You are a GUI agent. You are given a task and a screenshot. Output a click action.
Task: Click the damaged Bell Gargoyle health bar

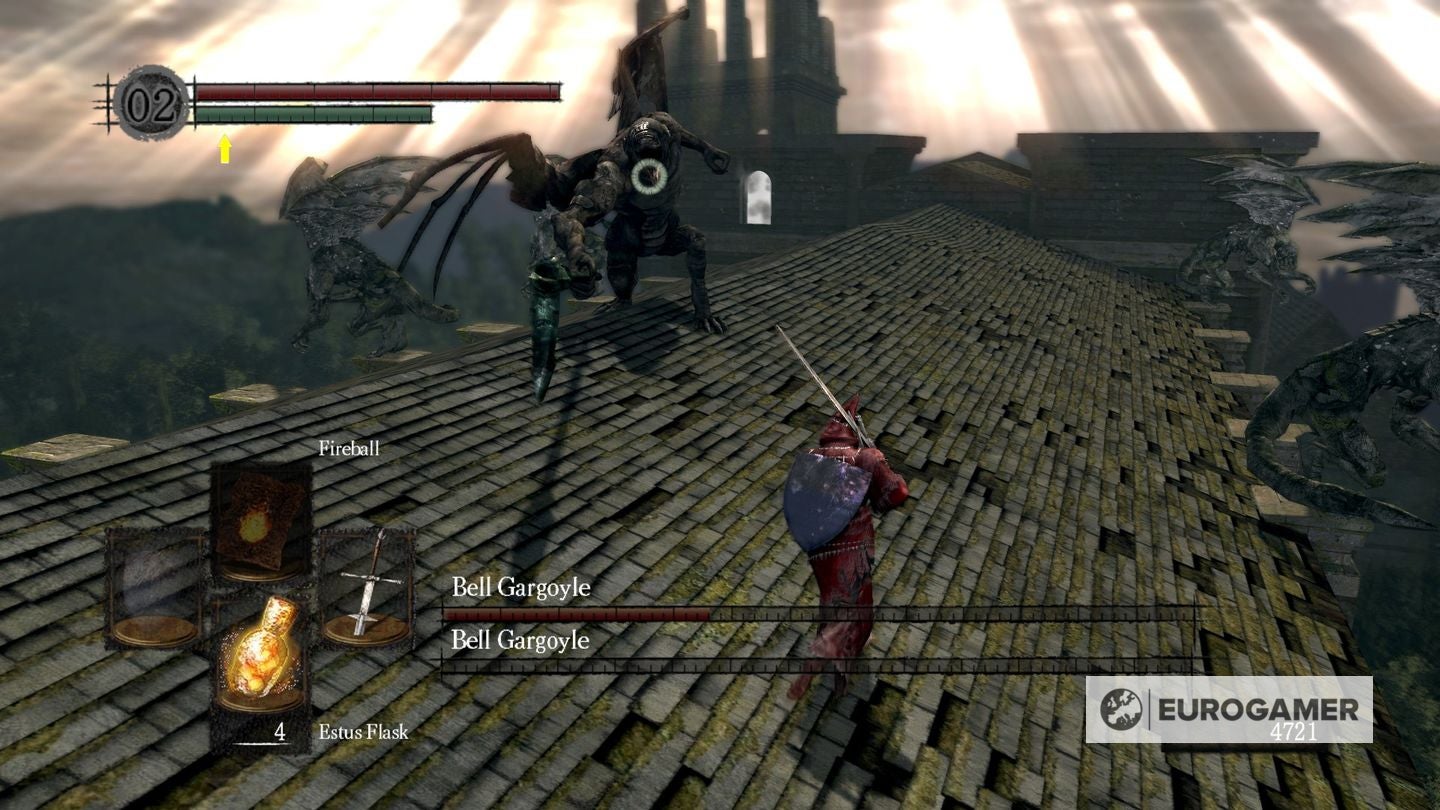click(x=580, y=614)
